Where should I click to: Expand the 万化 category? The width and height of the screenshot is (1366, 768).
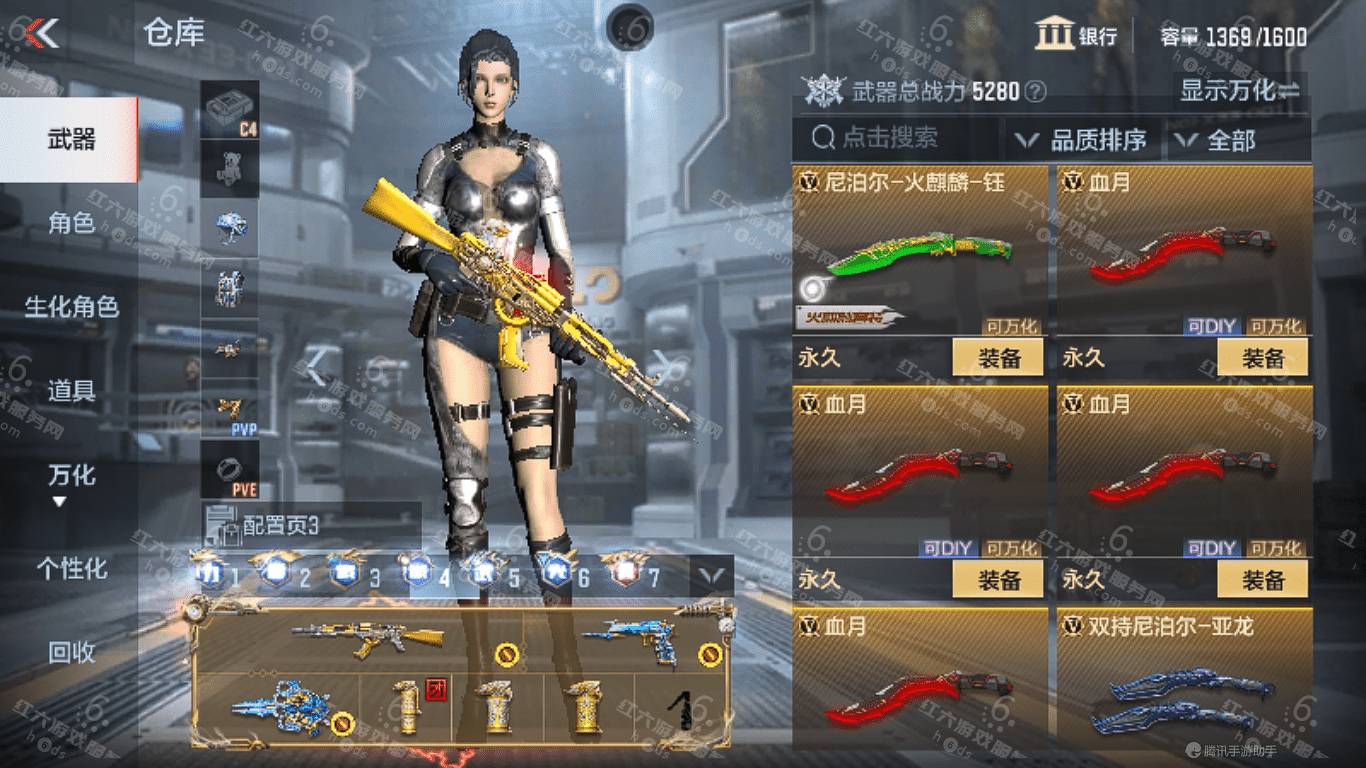[70, 480]
